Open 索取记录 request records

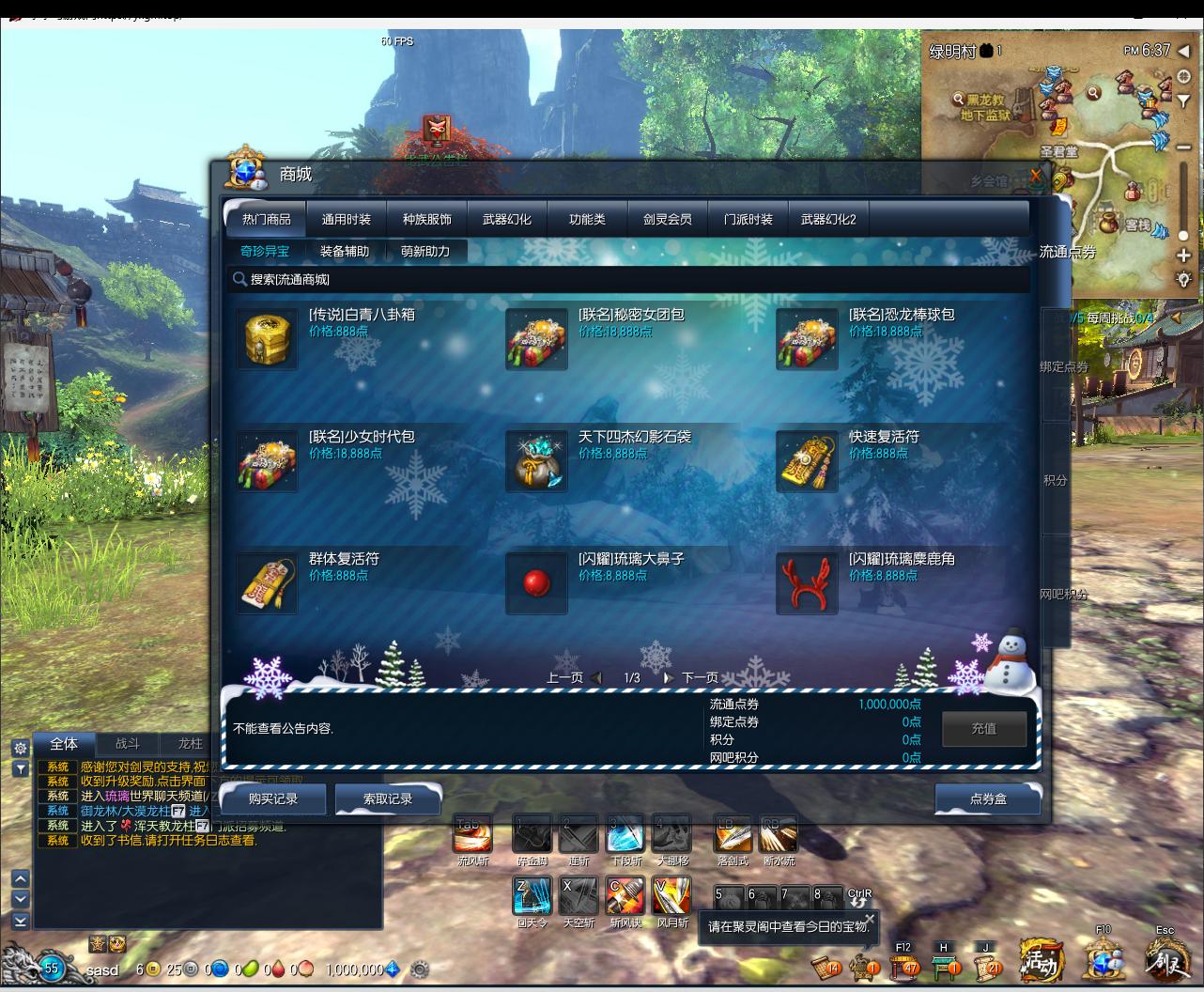click(x=388, y=798)
